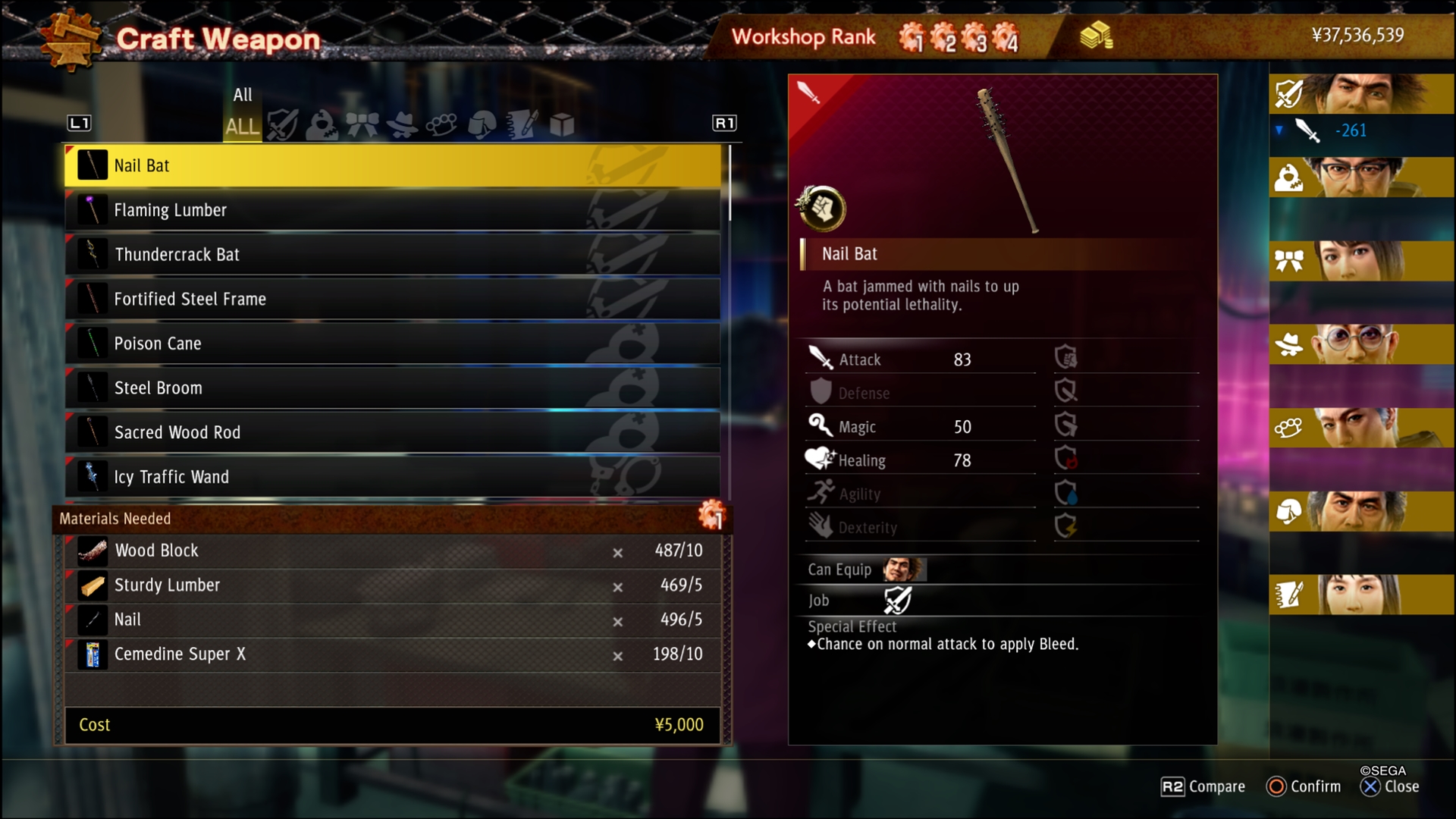Switch to the bow ribbon category tab
Image resolution: width=1456 pixels, height=819 pixels.
pos(362,125)
